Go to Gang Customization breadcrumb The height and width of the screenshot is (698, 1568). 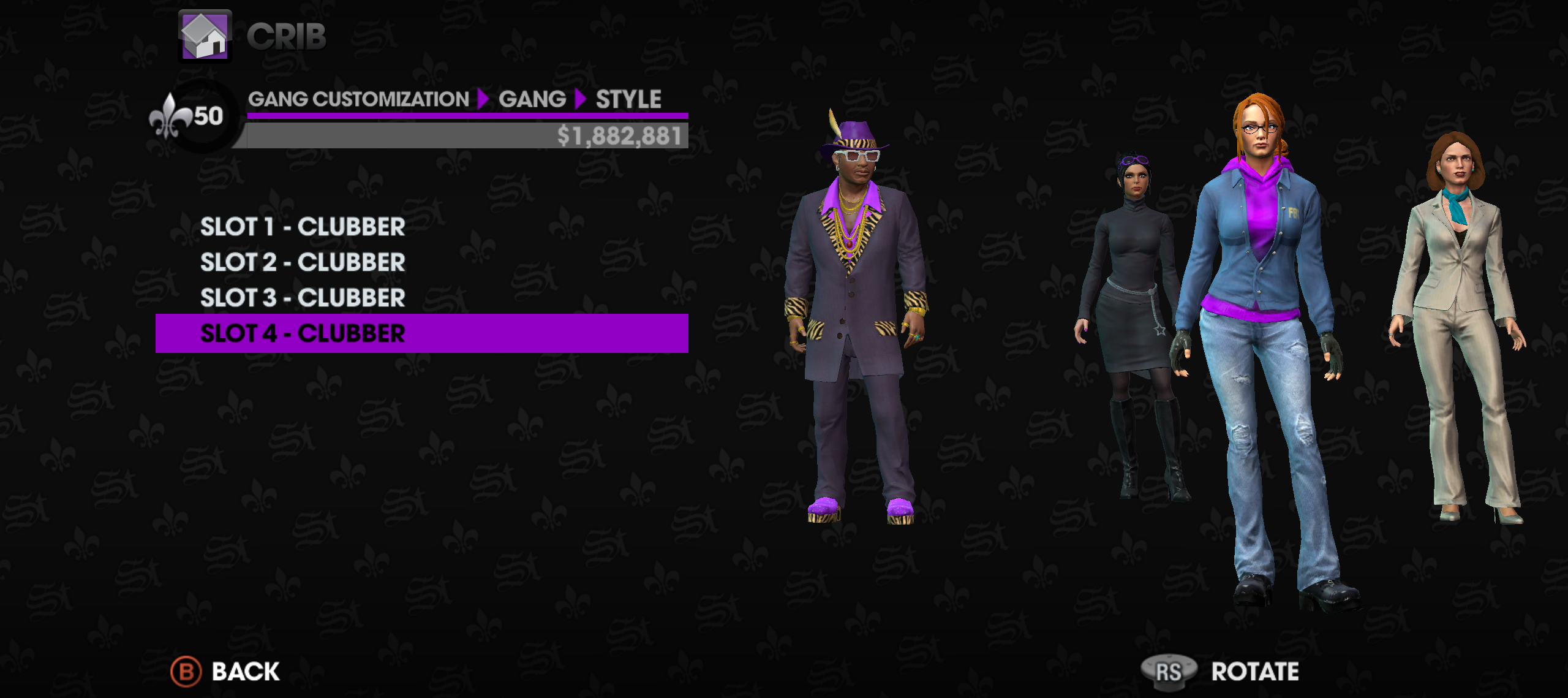[x=358, y=99]
